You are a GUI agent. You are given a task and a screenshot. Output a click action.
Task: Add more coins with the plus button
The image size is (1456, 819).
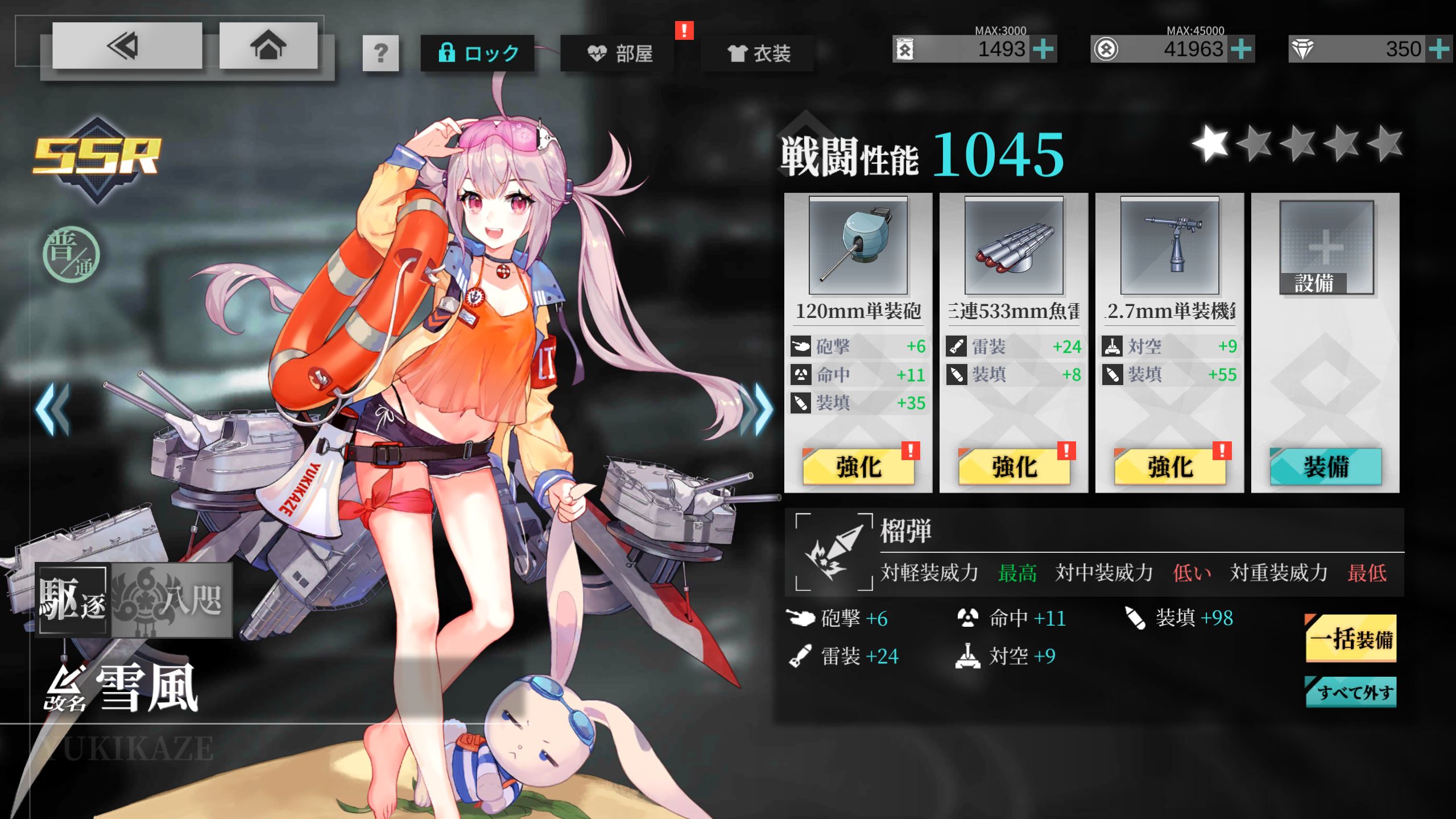tap(1241, 49)
